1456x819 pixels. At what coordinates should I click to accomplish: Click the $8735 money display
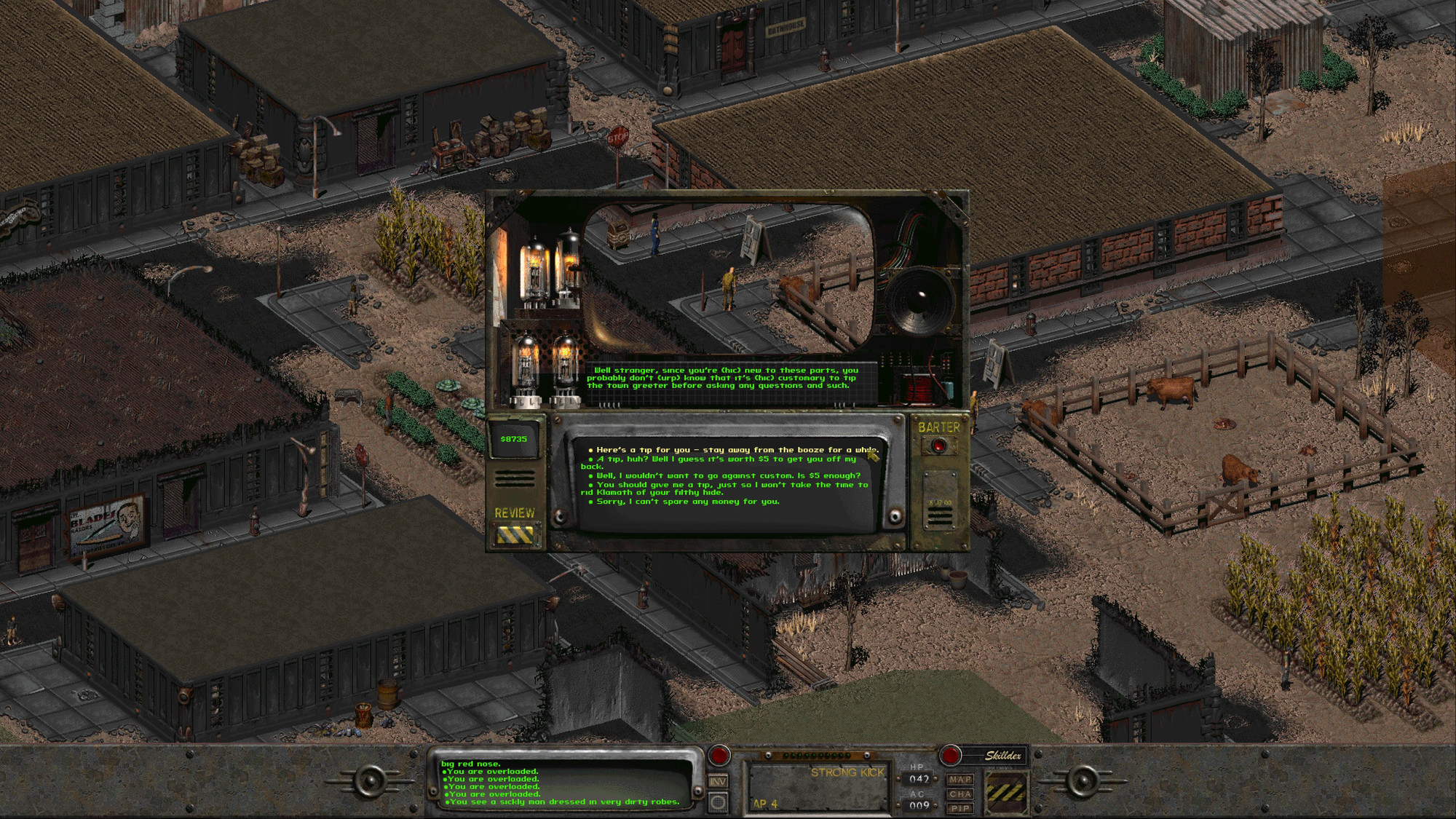[515, 438]
